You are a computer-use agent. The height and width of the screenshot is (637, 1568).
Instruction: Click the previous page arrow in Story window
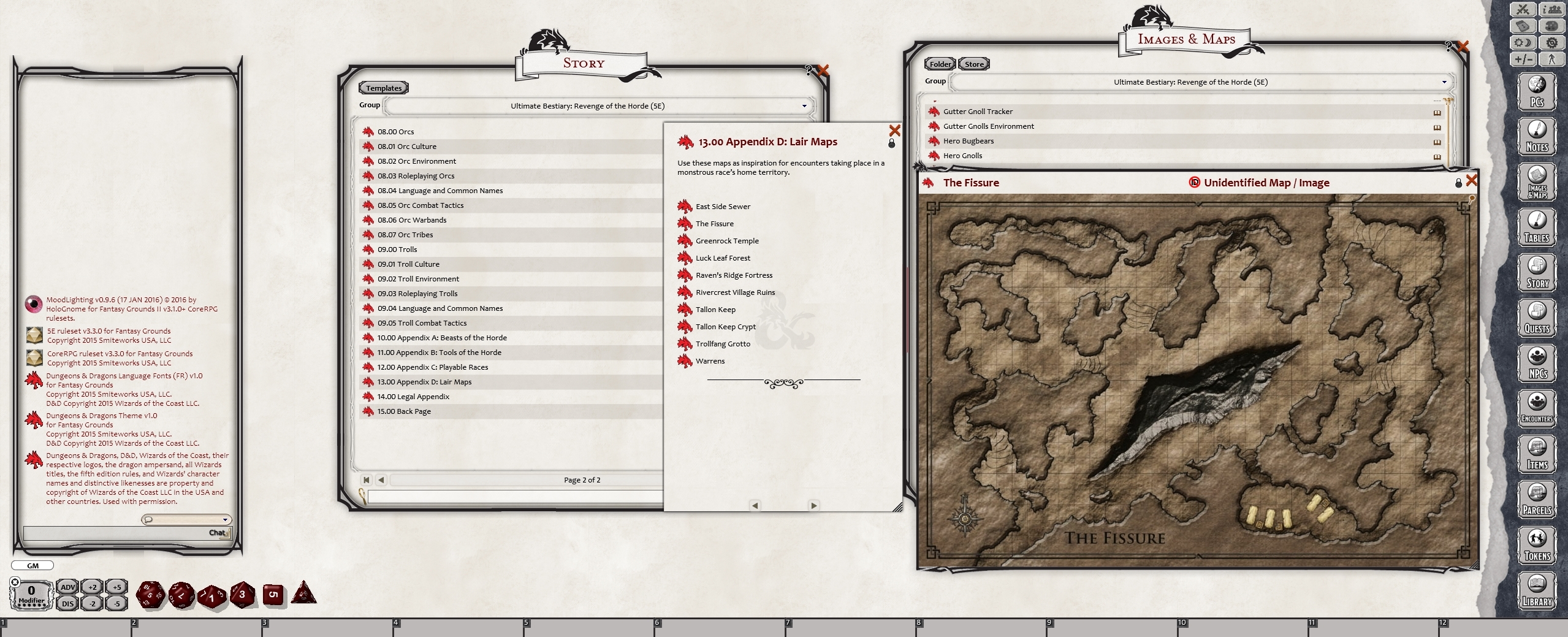click(x=381, y=480)
